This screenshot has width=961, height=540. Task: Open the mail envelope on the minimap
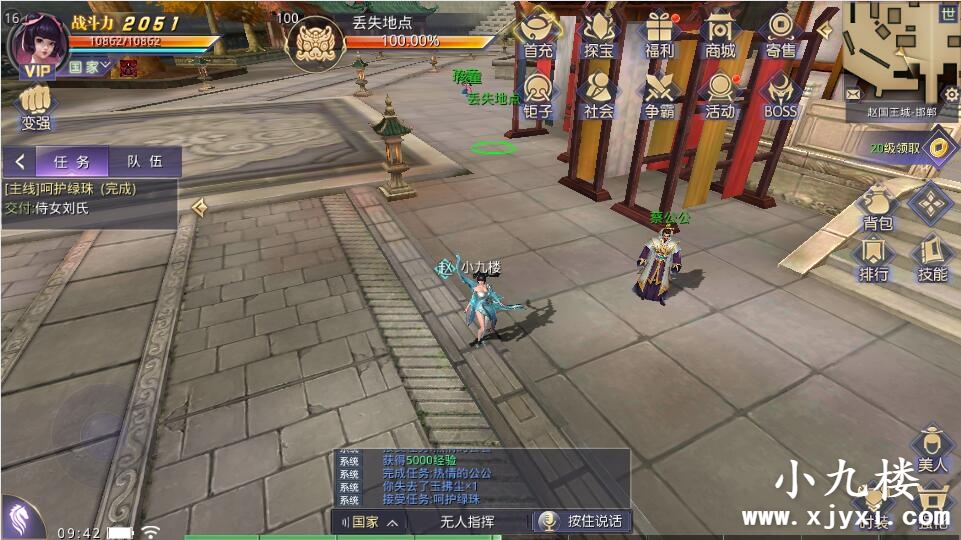(x=853, y=93)
